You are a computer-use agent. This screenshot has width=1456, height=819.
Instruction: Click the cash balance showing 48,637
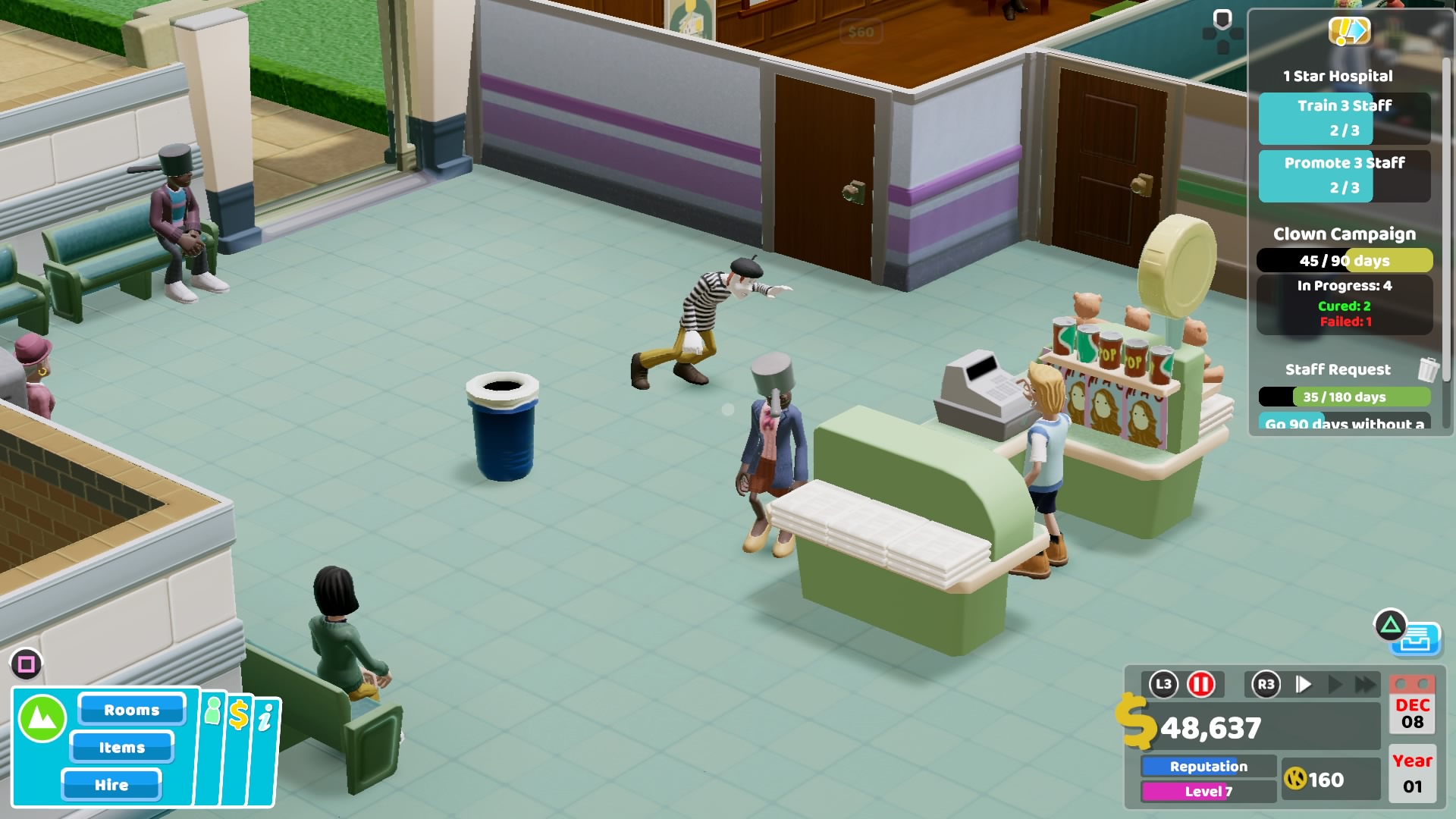click(x=1210, y=728)
